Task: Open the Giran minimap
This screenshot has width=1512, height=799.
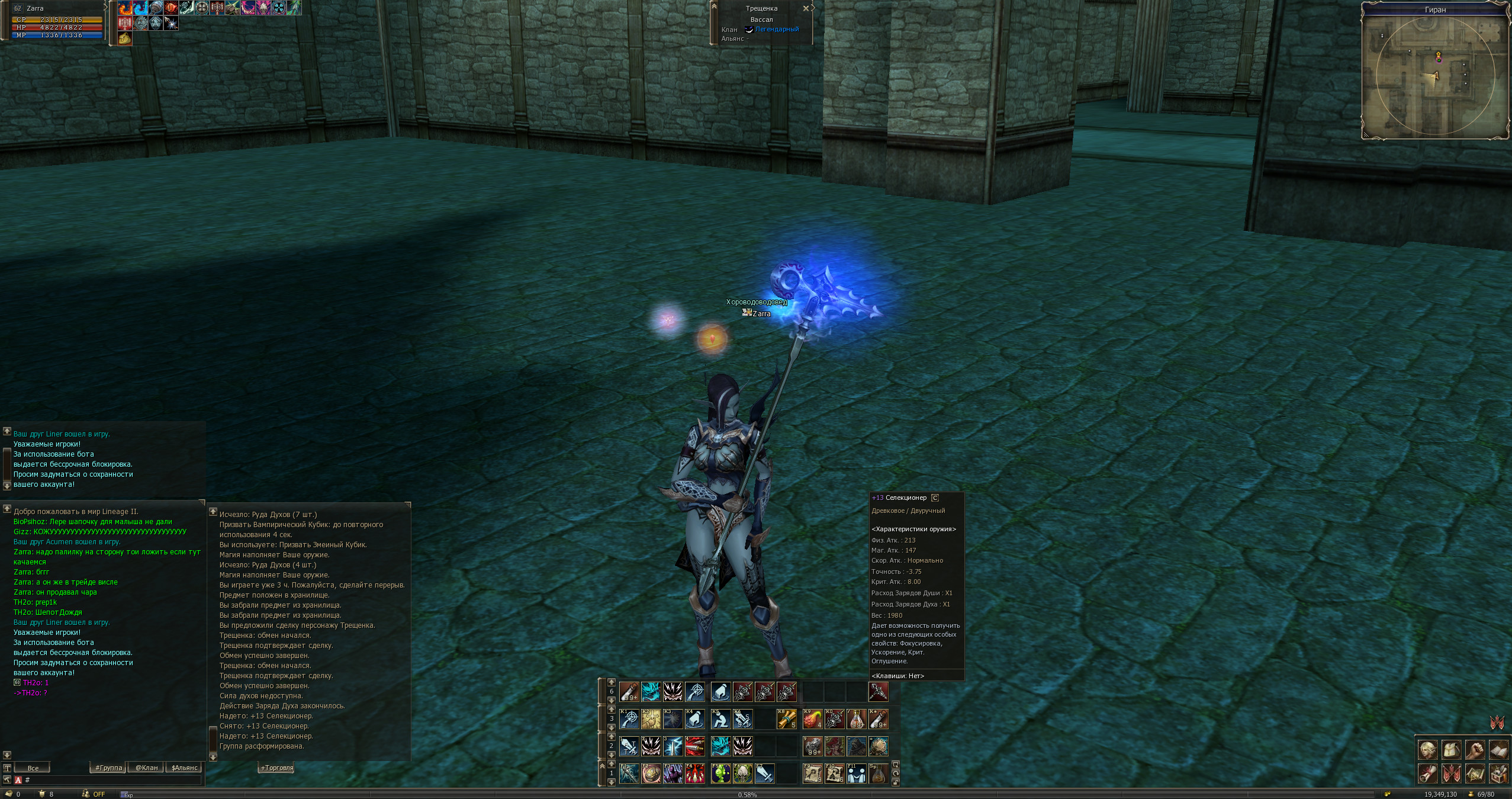Action: pyautogui.click(x=1435, y=77)
